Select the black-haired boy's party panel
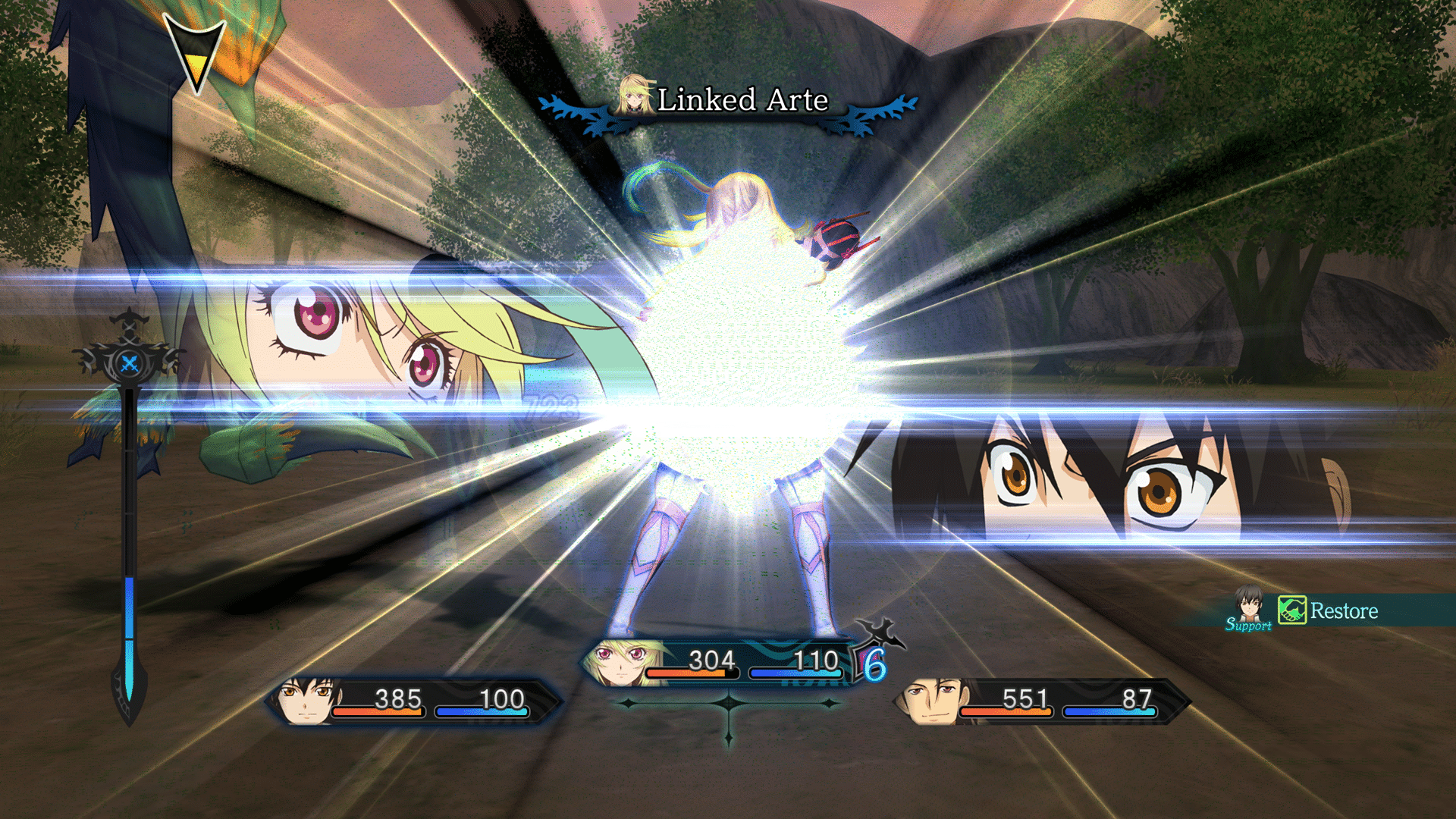 pyautogui.click(x=413, y=701)
